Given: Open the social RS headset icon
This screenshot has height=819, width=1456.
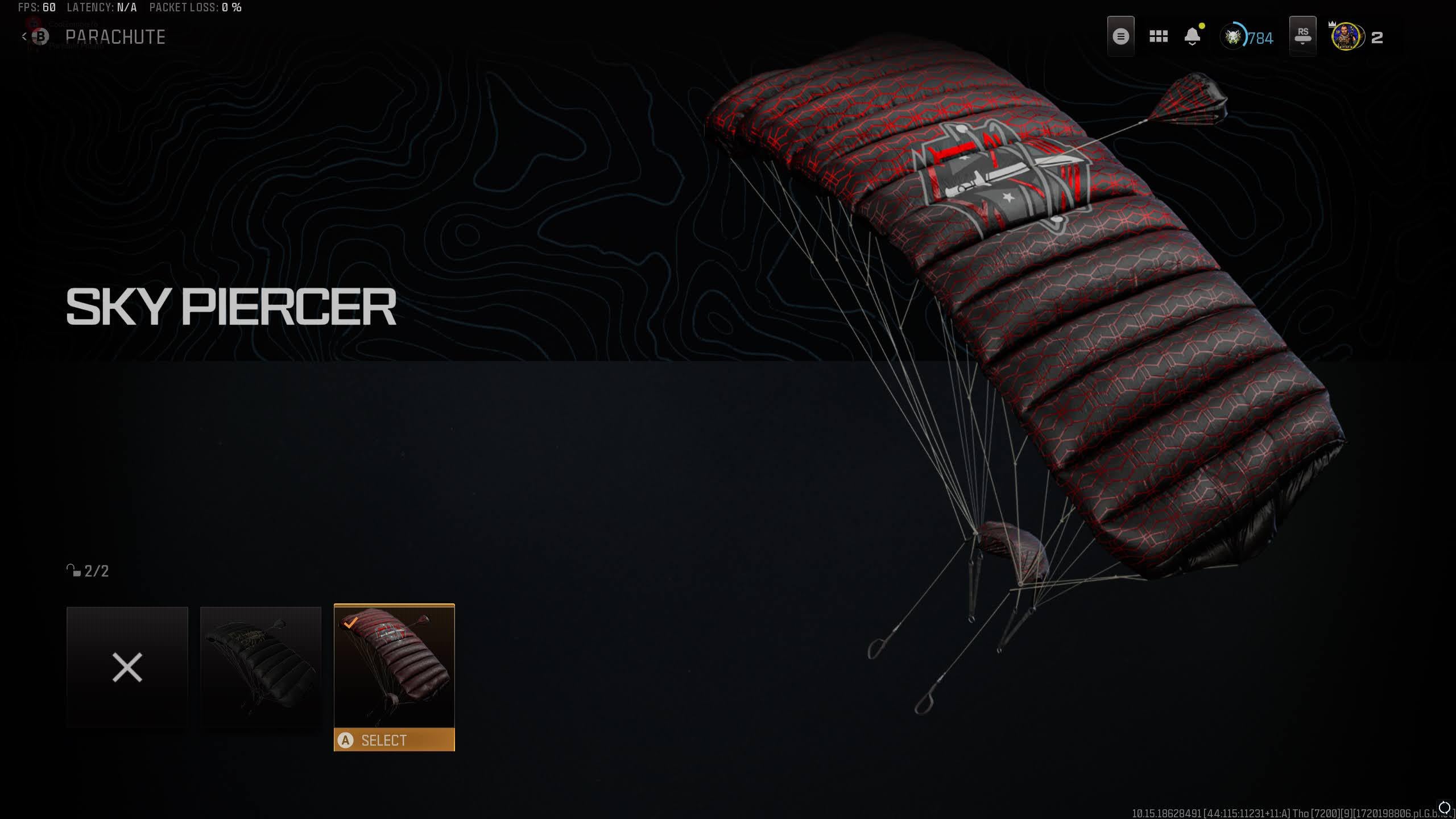Looking at the screenshot, I should 1302,36.
